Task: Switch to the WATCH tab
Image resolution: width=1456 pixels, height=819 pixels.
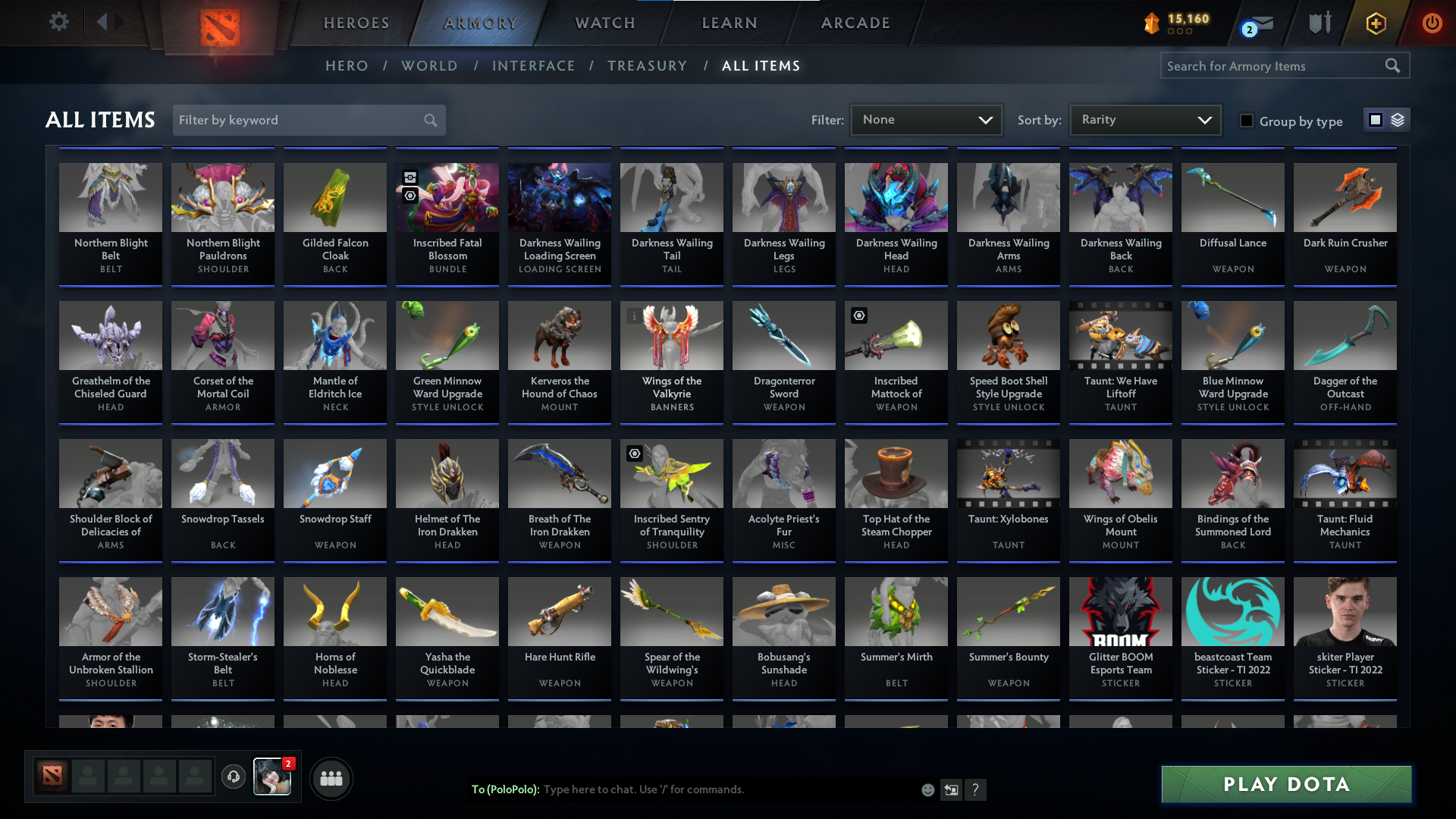Action: click(x=604, y=23)
